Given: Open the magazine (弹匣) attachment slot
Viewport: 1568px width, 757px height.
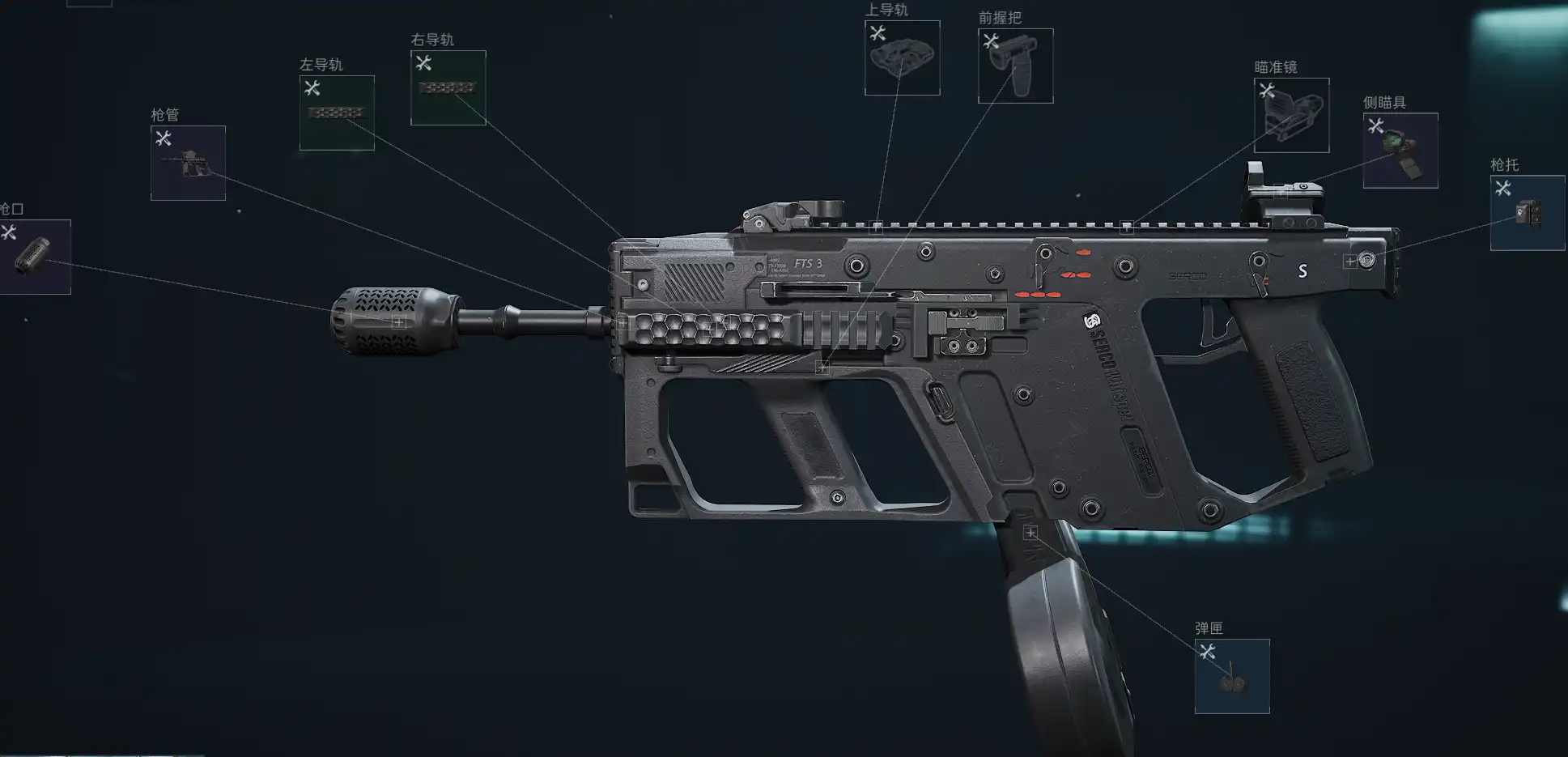Looking at the screenshot, I should pyautogui.click(x=1231, y=676).
